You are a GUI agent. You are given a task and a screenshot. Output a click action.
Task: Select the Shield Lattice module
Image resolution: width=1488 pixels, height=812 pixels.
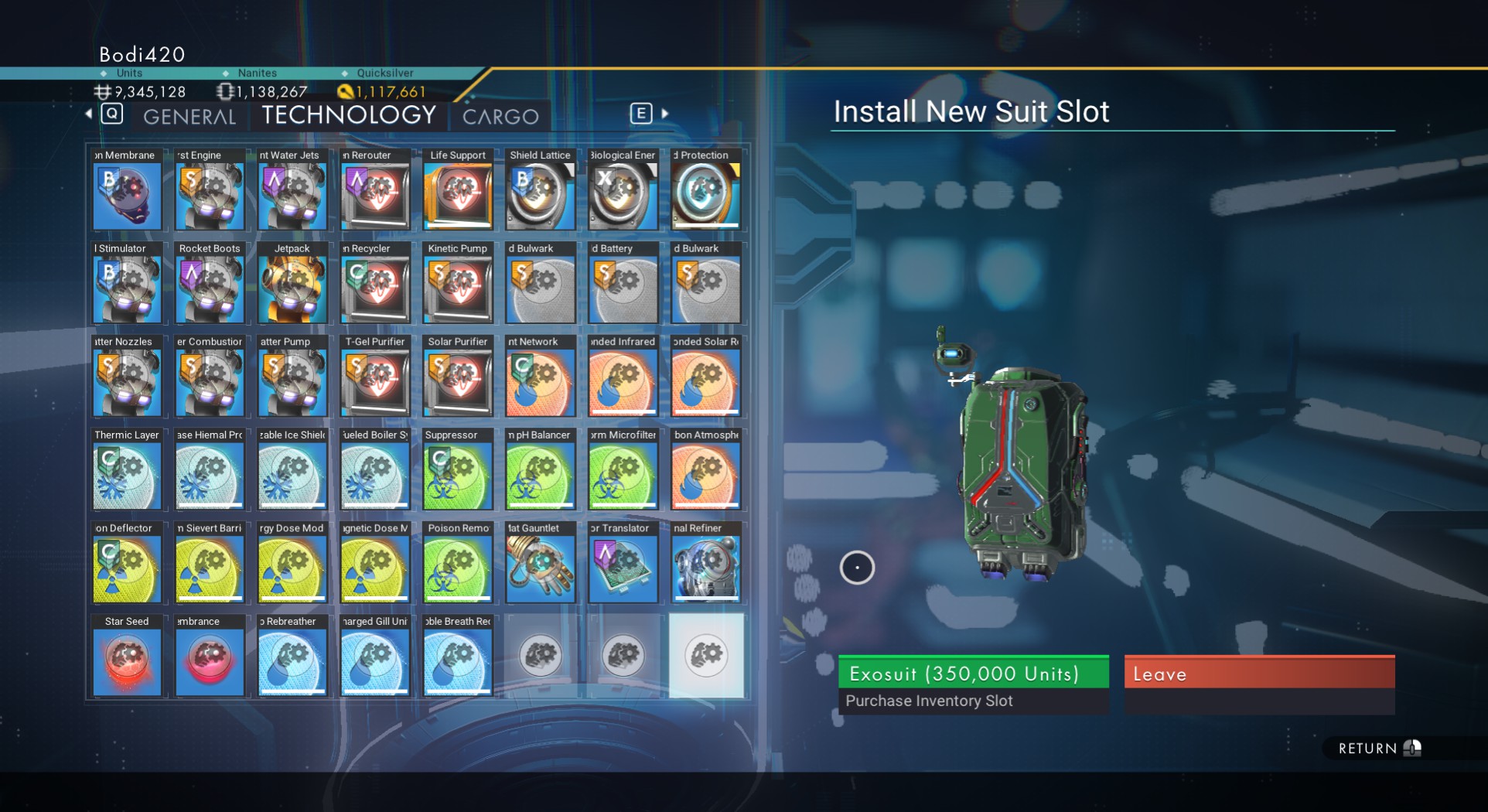coord(540,189)
